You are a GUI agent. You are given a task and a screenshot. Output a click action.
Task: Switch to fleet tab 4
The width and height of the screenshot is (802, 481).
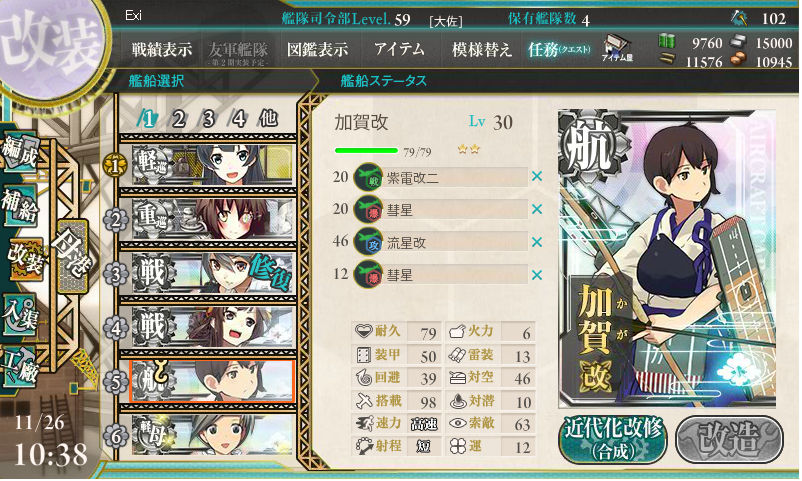(x=239, y=118)
